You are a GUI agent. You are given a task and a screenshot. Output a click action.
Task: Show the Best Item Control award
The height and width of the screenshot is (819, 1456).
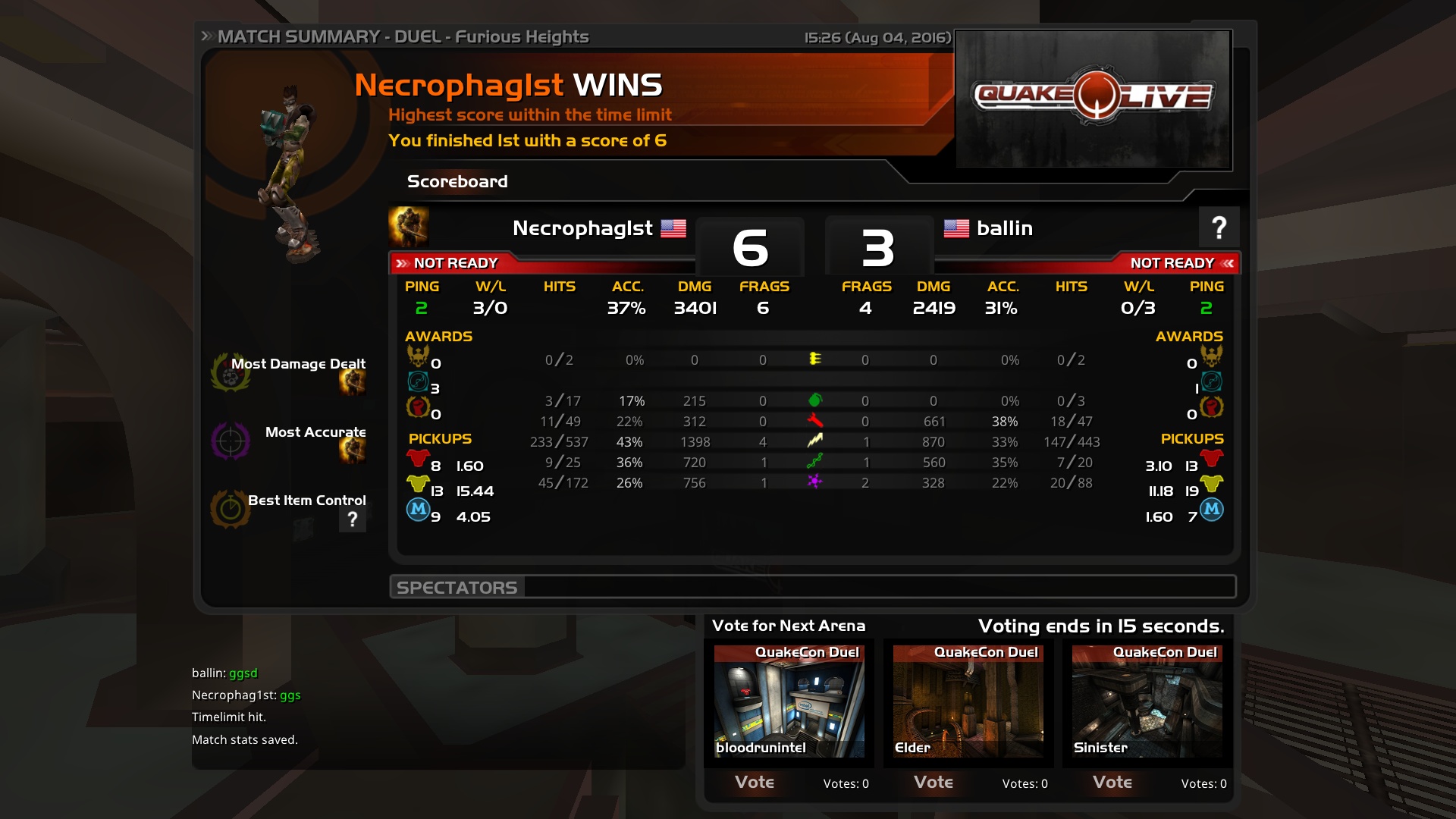(x=306, y=500)
